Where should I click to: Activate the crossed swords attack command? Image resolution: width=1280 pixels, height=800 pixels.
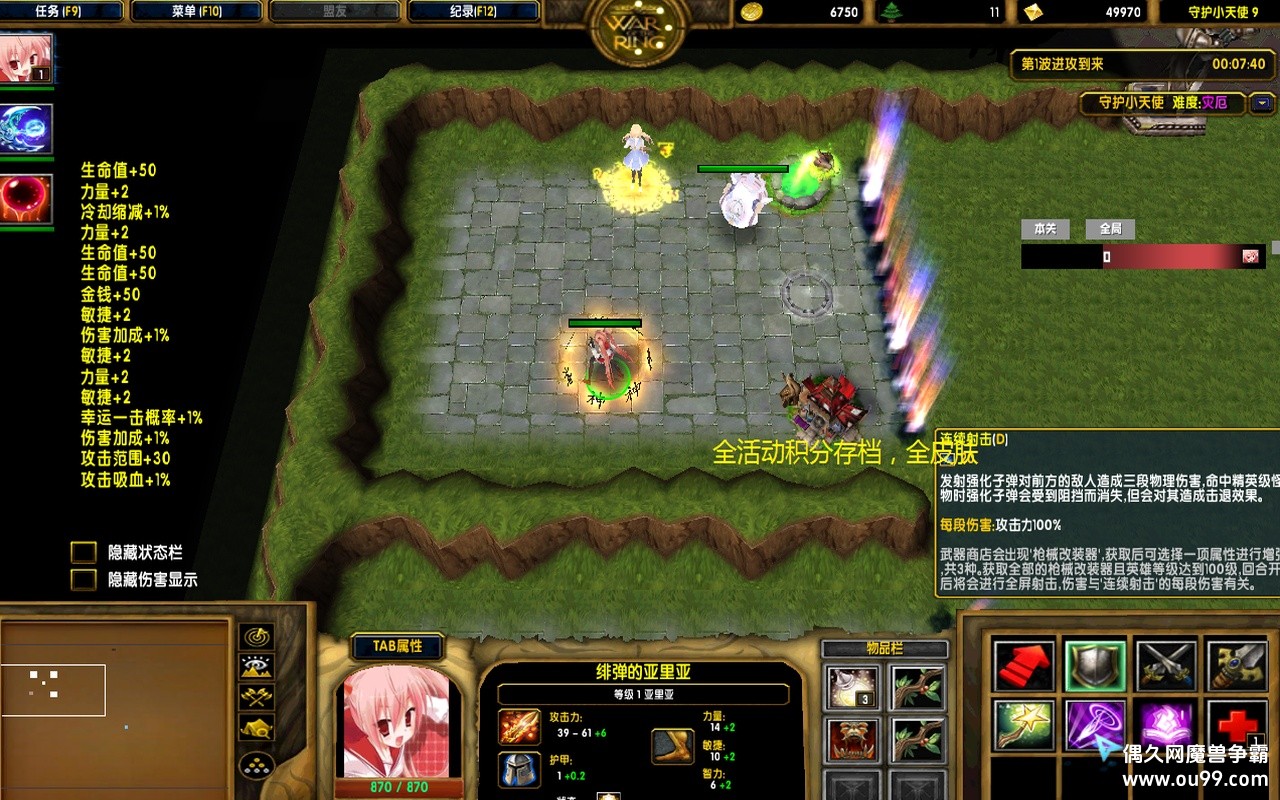1166,666
